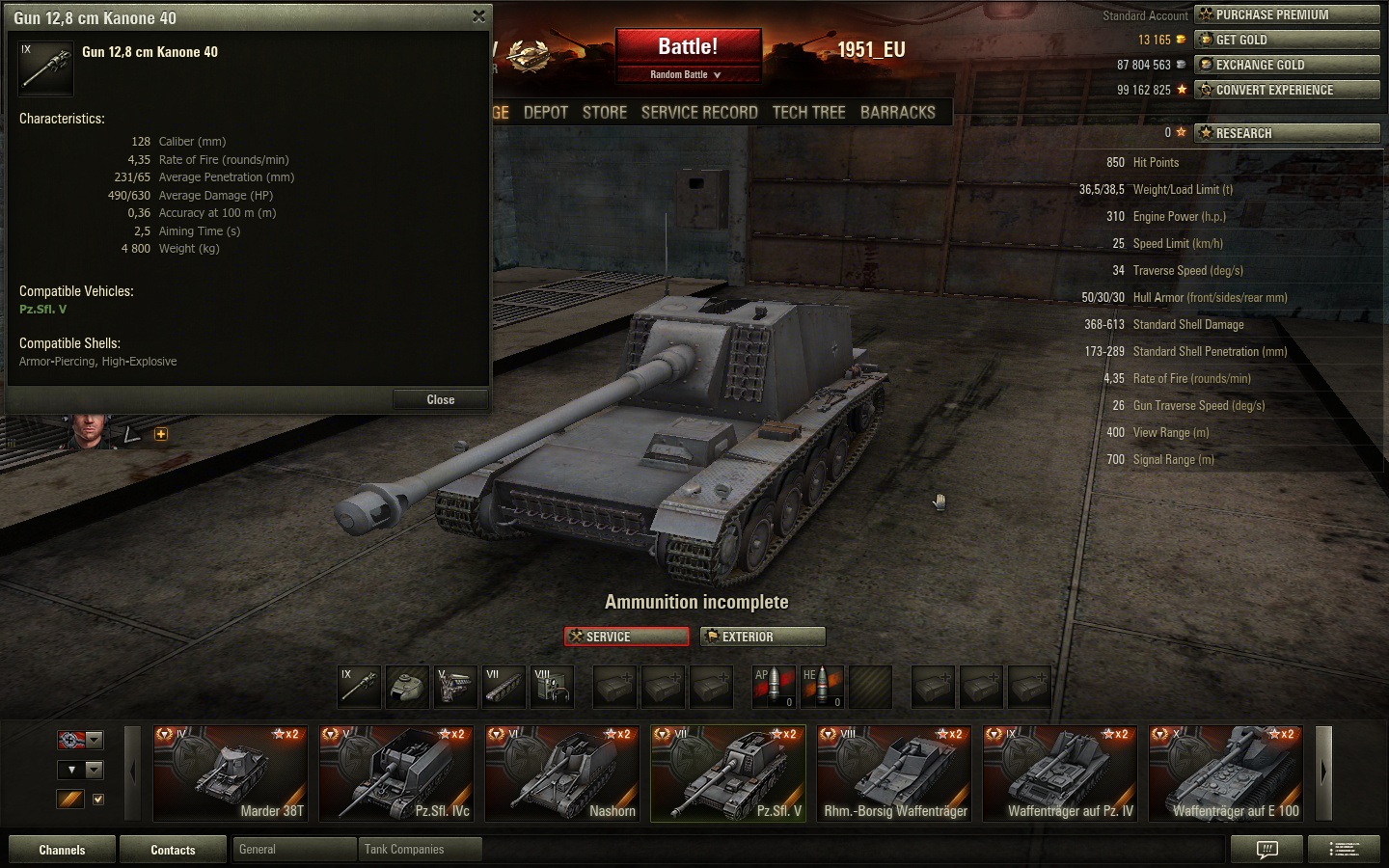Open the Random Battle mode dropdown
Viewport: 1389px width, 868px height.
point(687,74)
